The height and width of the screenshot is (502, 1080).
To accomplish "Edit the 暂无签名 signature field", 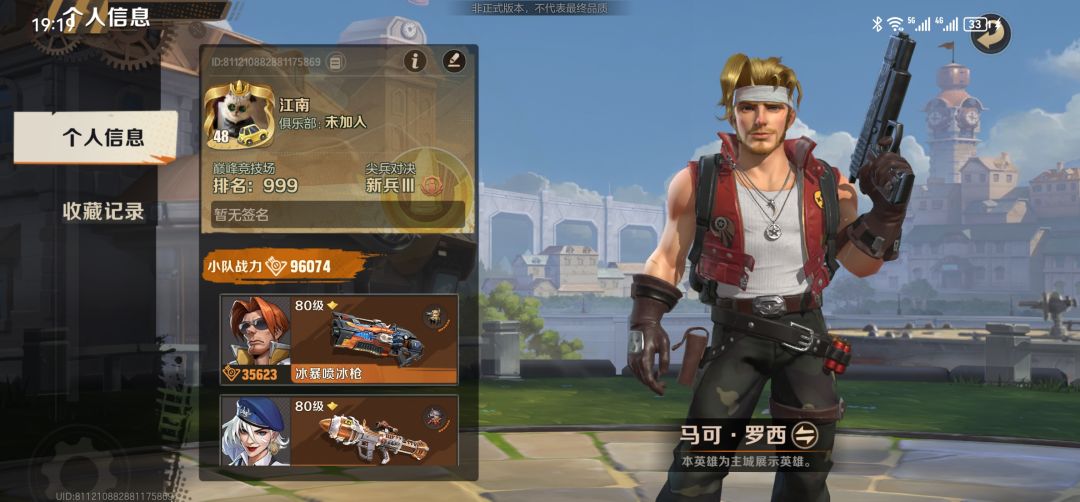I will (338, 215).
